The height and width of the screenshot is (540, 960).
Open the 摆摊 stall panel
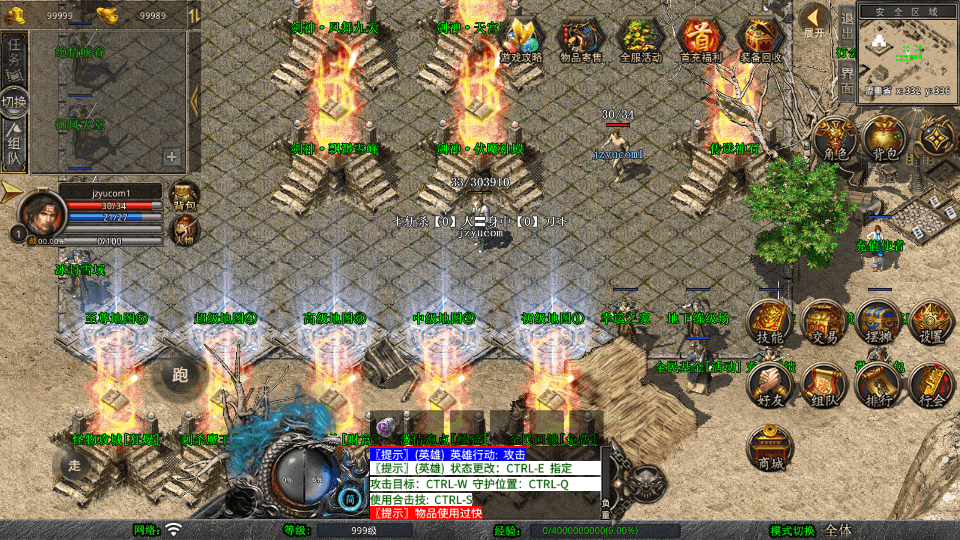878,321
